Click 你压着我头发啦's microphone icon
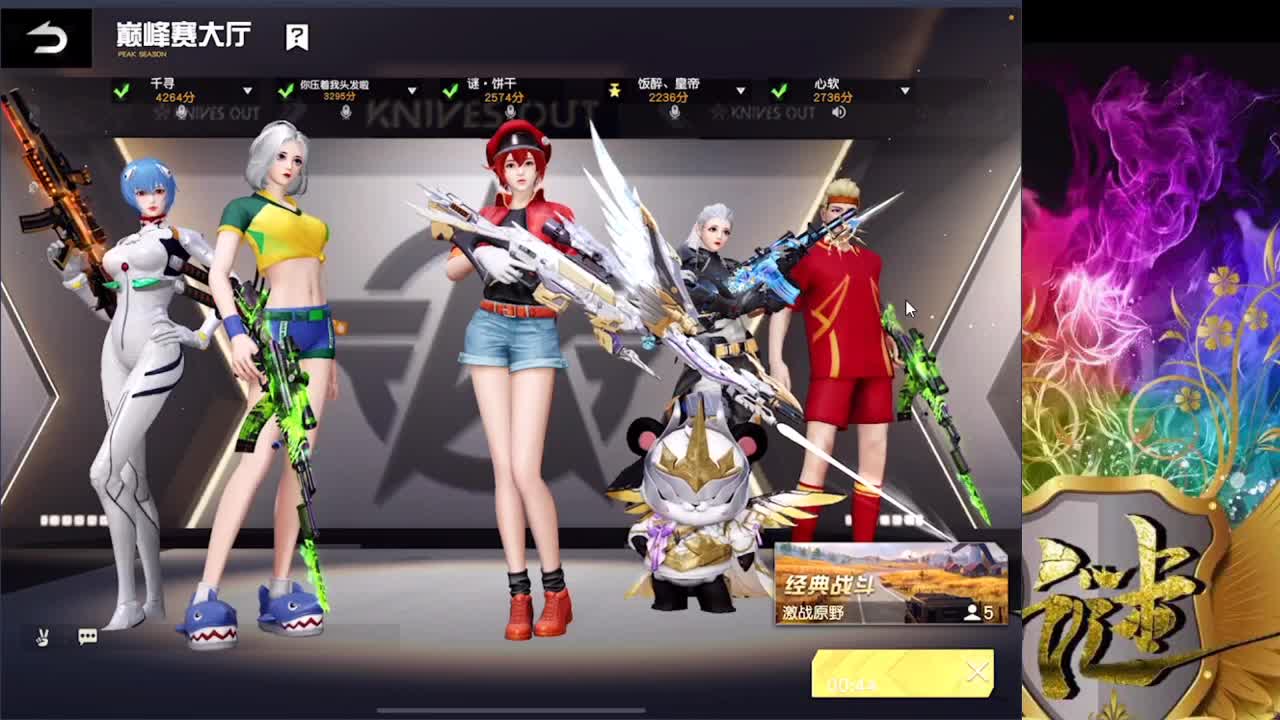This screenshot has width=1280, height=720. pyautogui.click(x=346, y=113)
